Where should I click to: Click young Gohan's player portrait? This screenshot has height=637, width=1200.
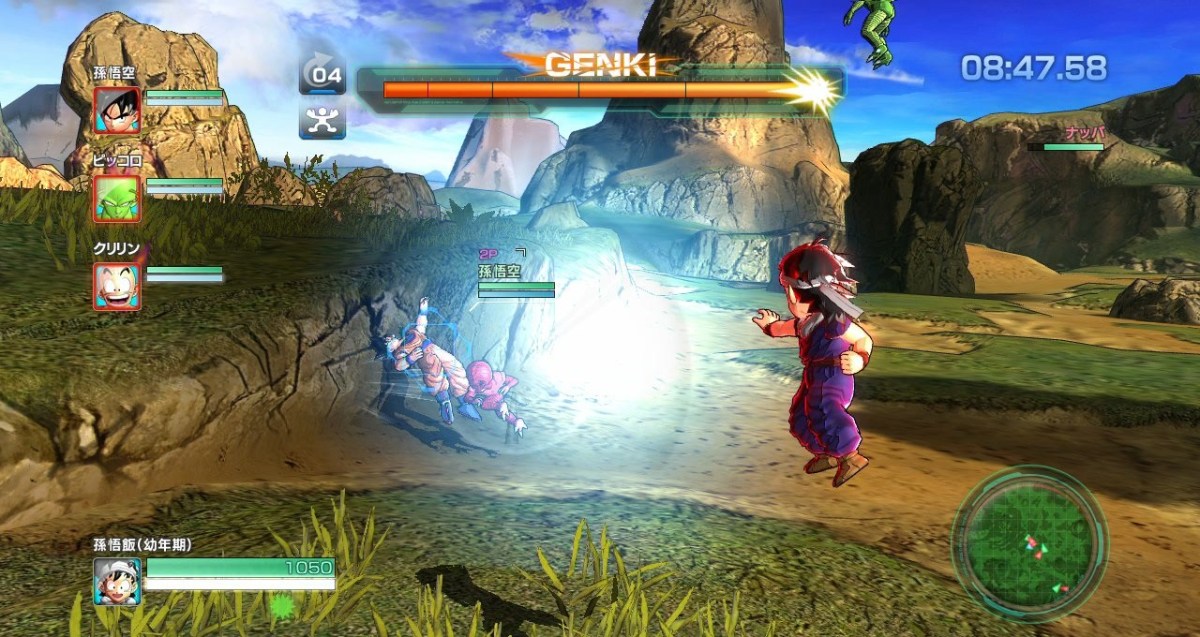(118, 581)
